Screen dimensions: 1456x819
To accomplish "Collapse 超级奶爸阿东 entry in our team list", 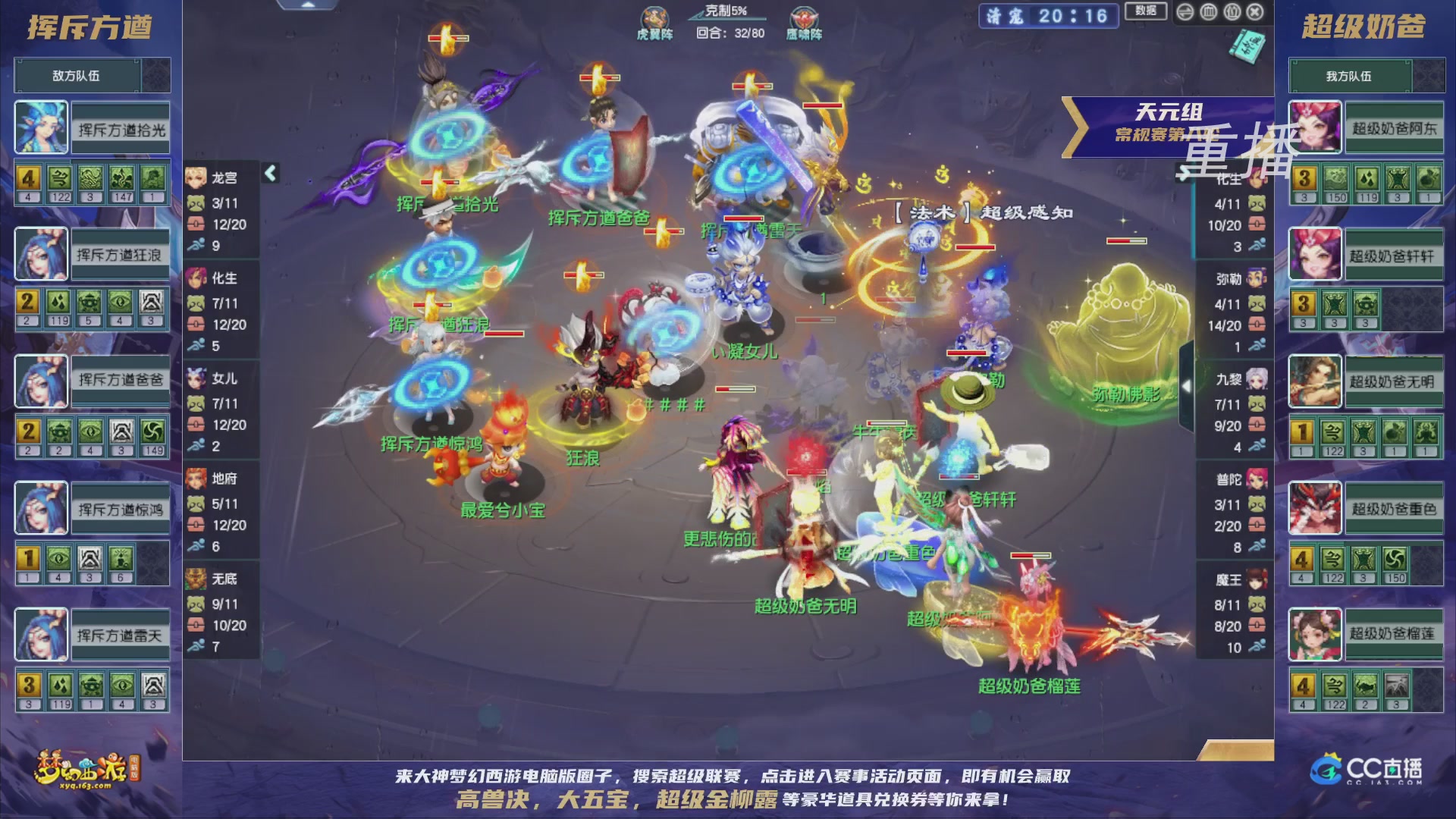I will (x=1394, y=128).
